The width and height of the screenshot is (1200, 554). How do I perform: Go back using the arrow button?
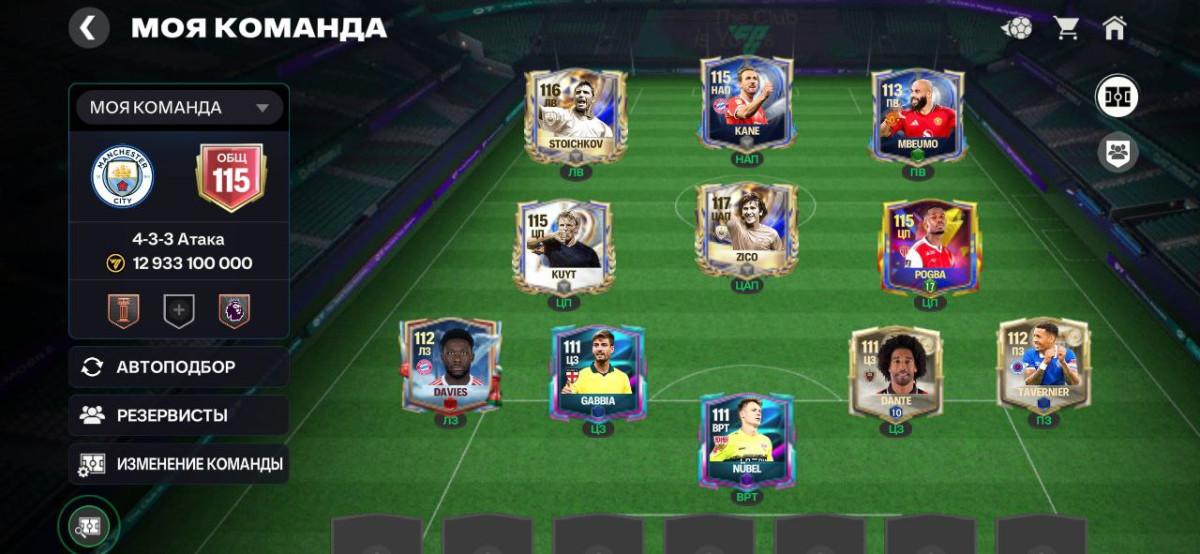pos(89,28)
